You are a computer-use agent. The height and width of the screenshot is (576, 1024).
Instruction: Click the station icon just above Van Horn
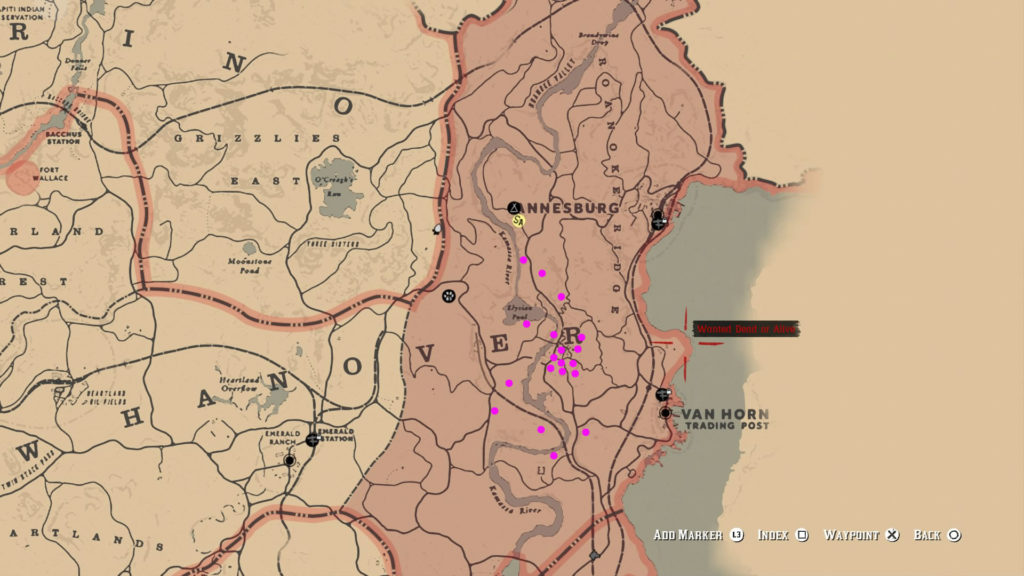click(x=662, y=394)
